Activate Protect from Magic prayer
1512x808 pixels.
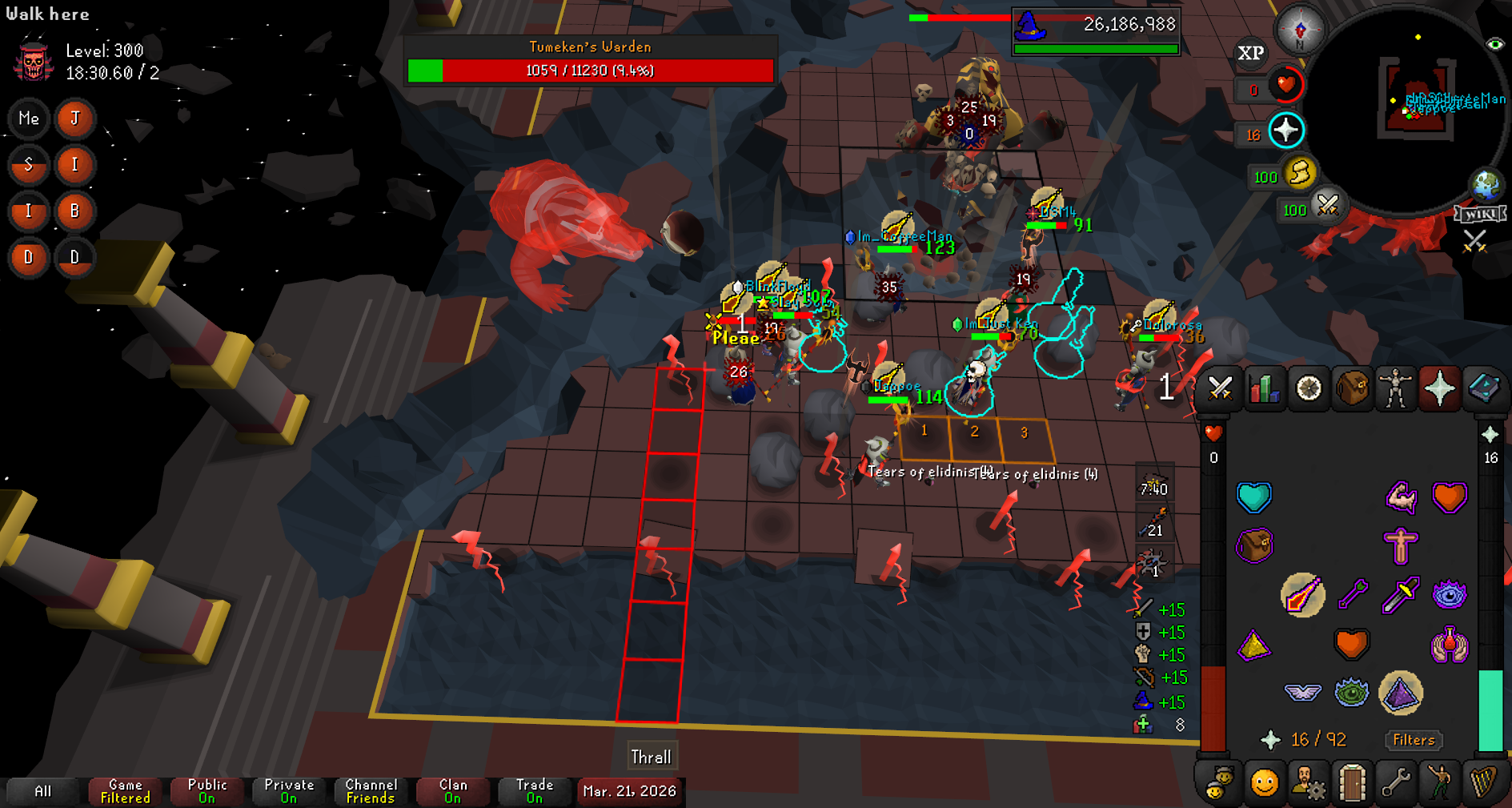(x=1302, y=595)
